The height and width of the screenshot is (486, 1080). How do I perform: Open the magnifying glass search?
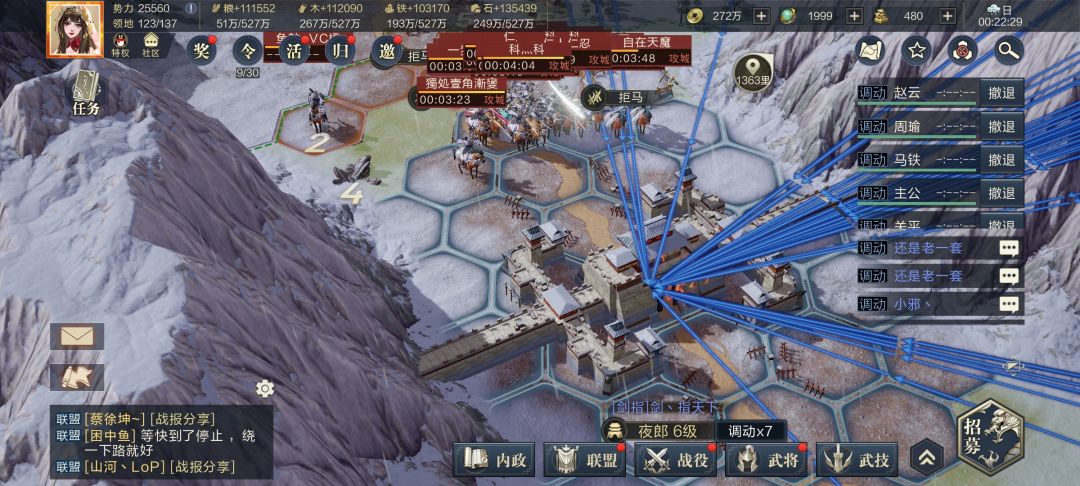(x=1008, y=49)
